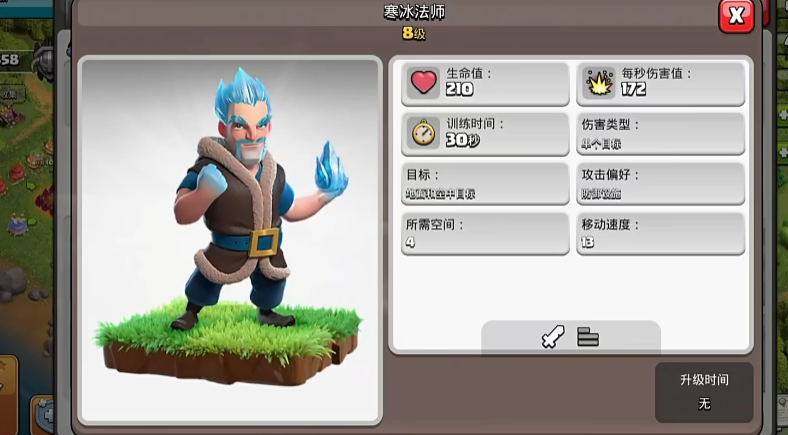This screenshot has height=435, width=788.
Task: Close the Ice Wizard info window
Action: coord(736,16)
